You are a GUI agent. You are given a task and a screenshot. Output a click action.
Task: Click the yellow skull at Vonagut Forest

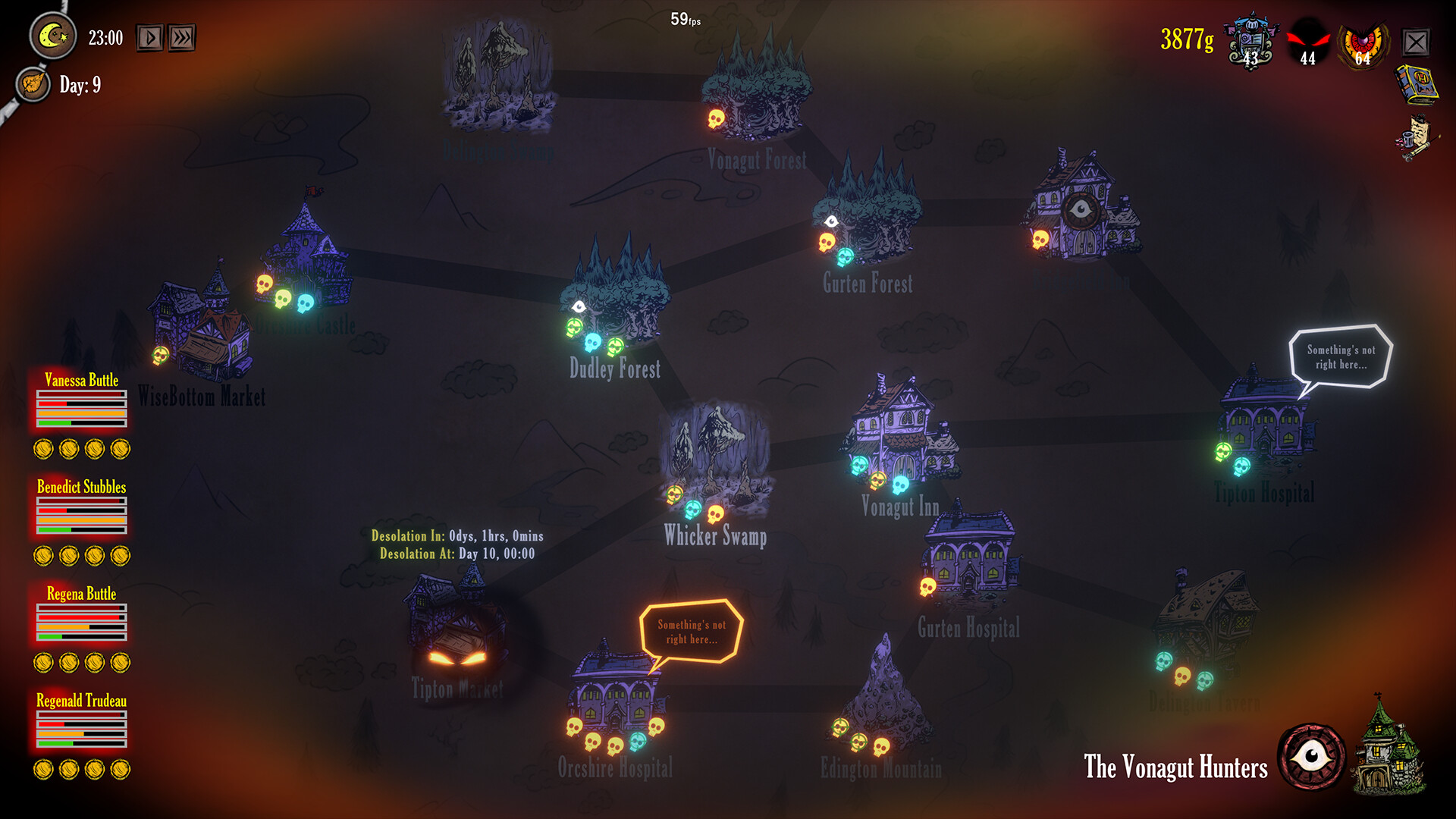pos(716,120)
